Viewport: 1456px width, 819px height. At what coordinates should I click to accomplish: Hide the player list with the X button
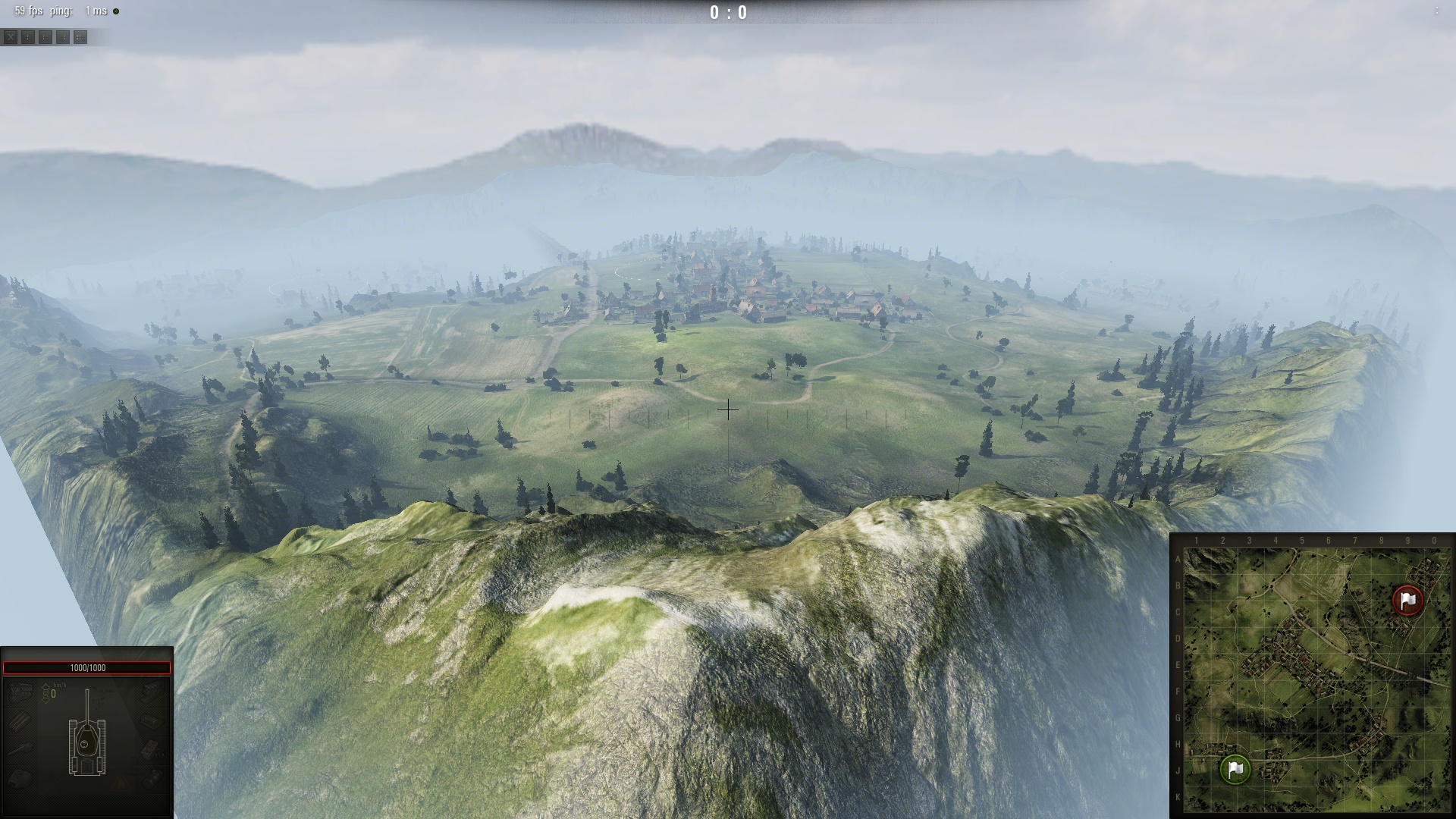11,36
